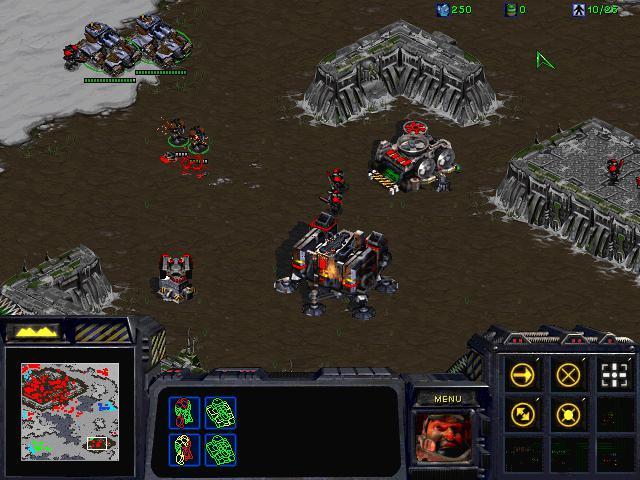Activate the Stop command icon
This screenshot has height=480, width=640.
568,375
